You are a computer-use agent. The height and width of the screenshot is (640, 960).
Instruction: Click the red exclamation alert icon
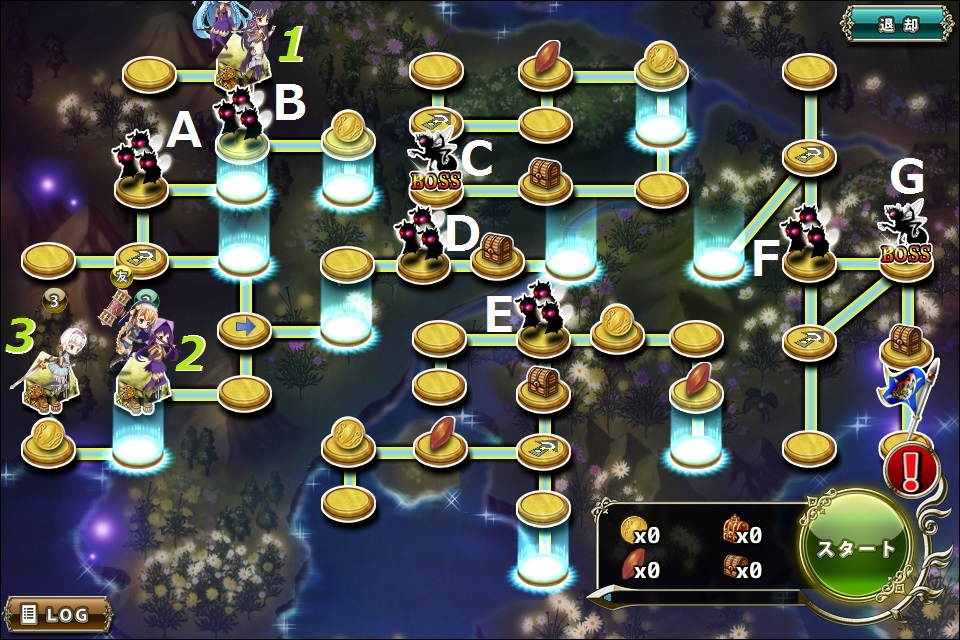[x=911, y=470]
